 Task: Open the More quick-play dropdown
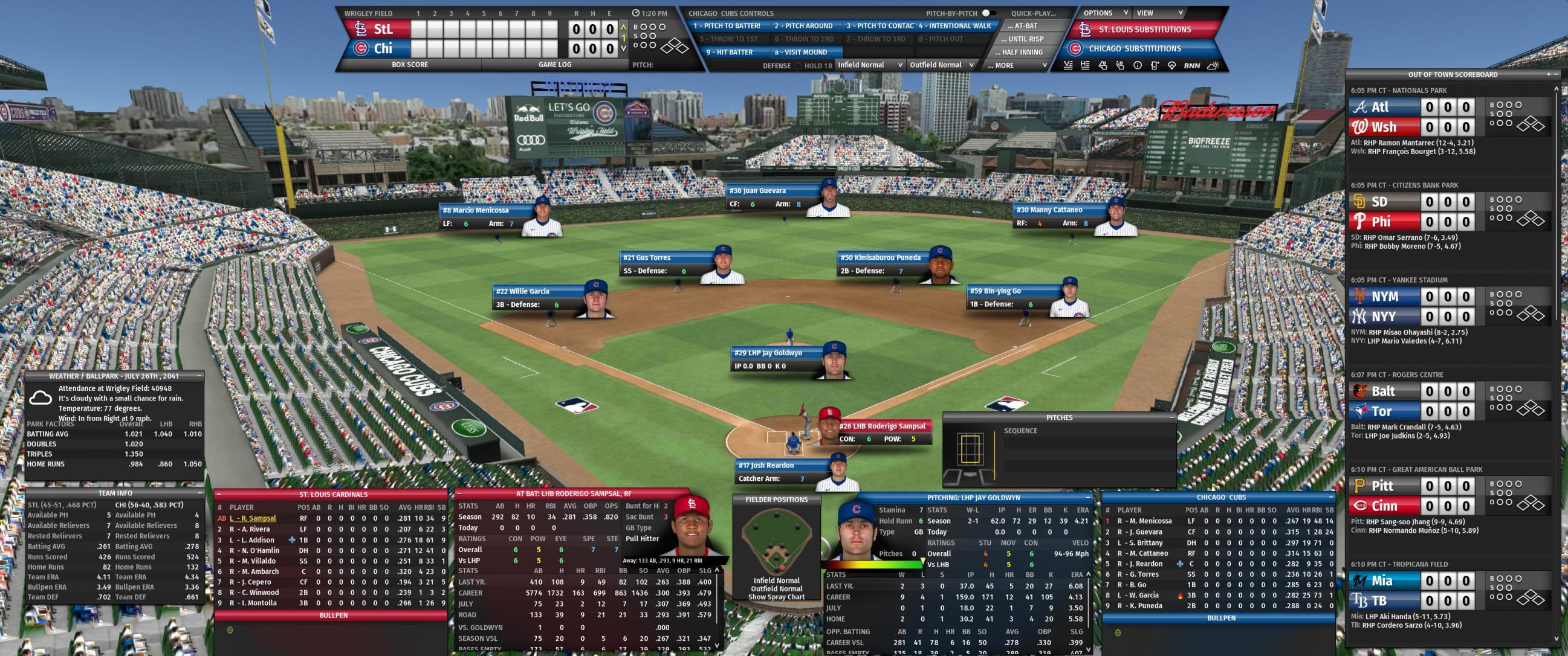(x=1018, y=65)
